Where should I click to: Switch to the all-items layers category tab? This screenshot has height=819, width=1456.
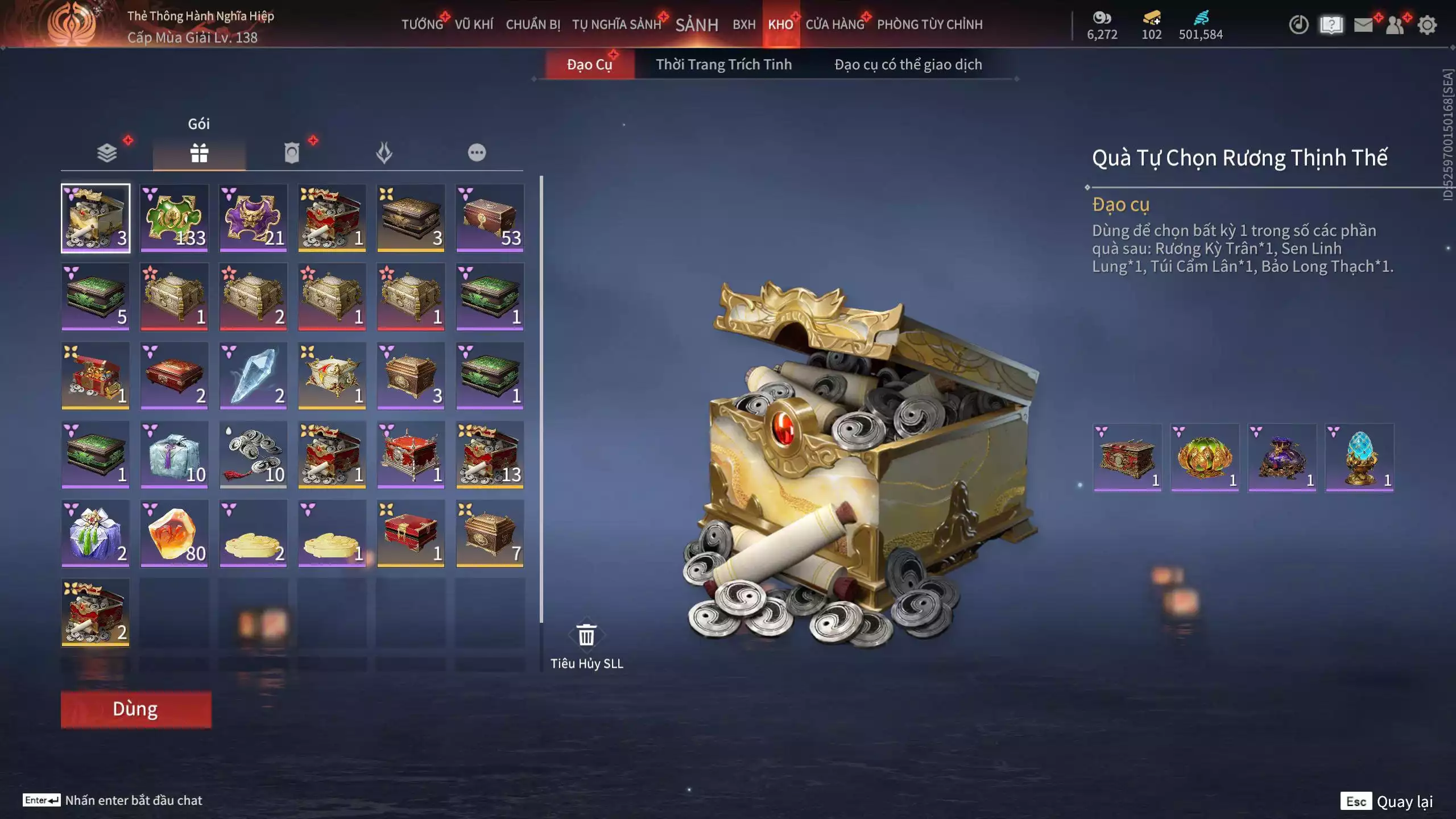107,152
